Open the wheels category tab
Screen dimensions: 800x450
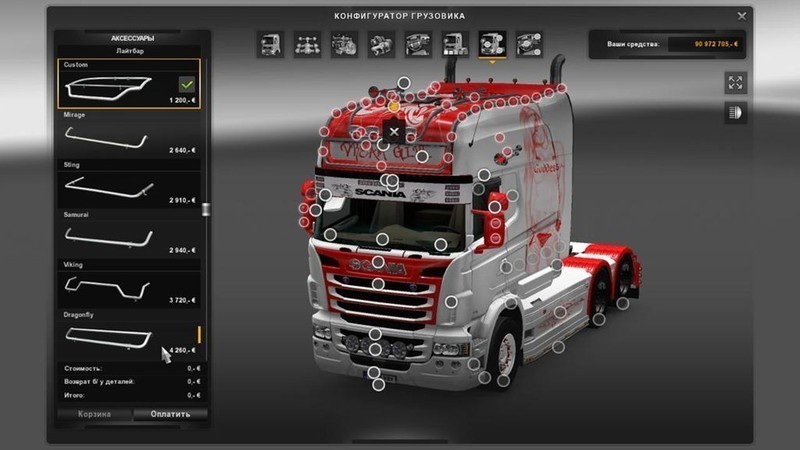click(528, 44)
